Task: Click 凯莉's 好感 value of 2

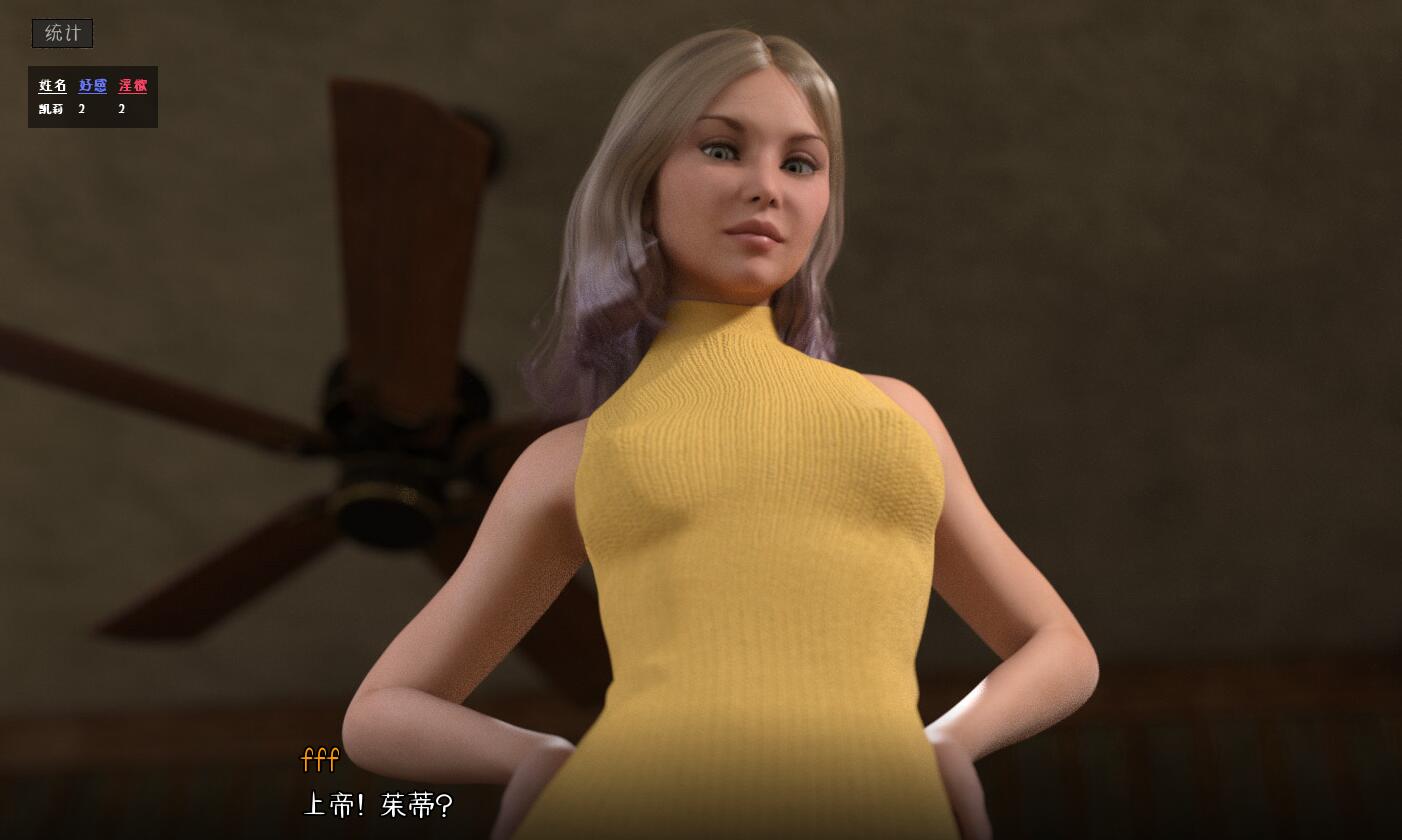Action: (81, 108)
